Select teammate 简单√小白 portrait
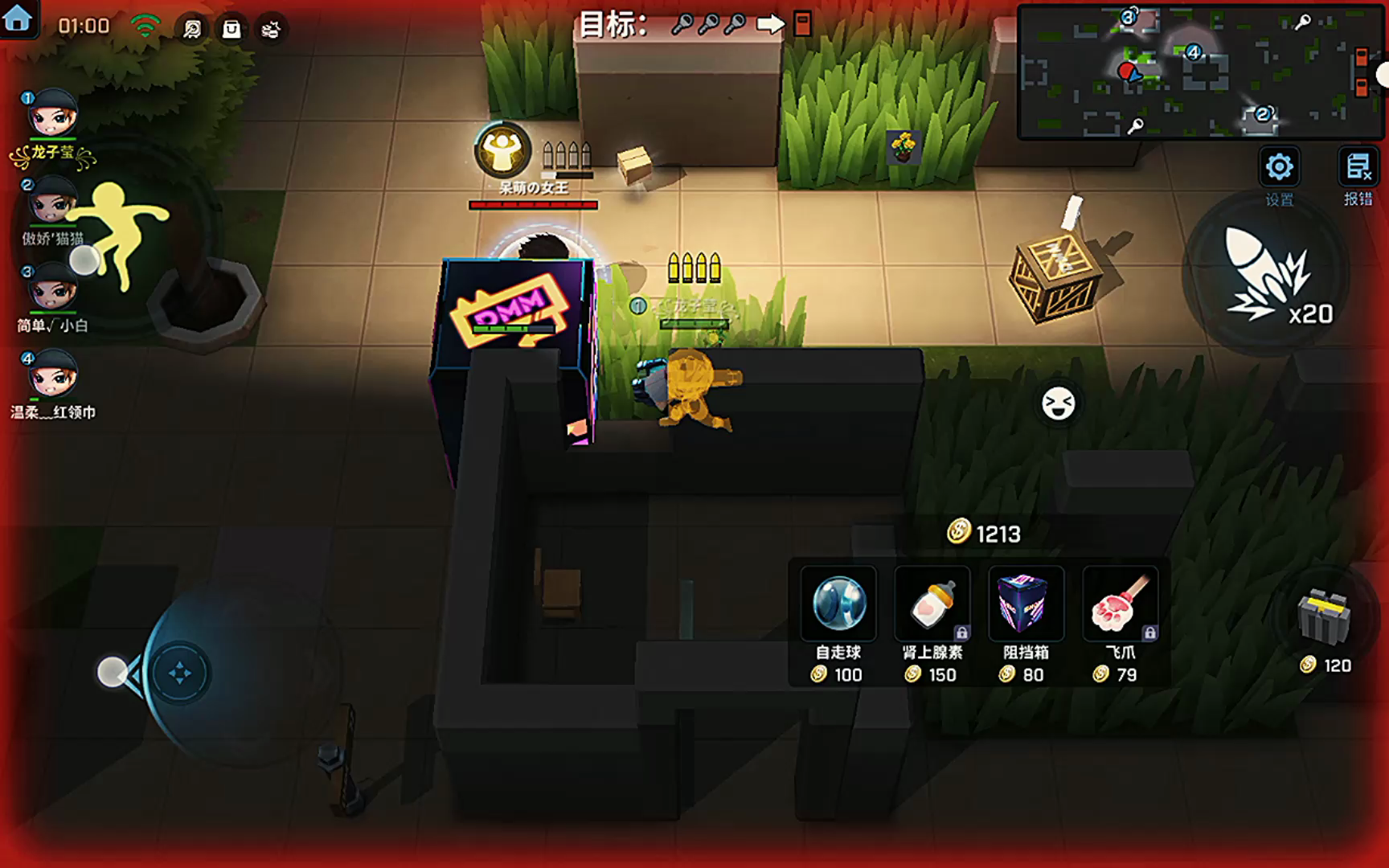The width and height of the screenshot is (1389, 868). (x=52, y=288)
